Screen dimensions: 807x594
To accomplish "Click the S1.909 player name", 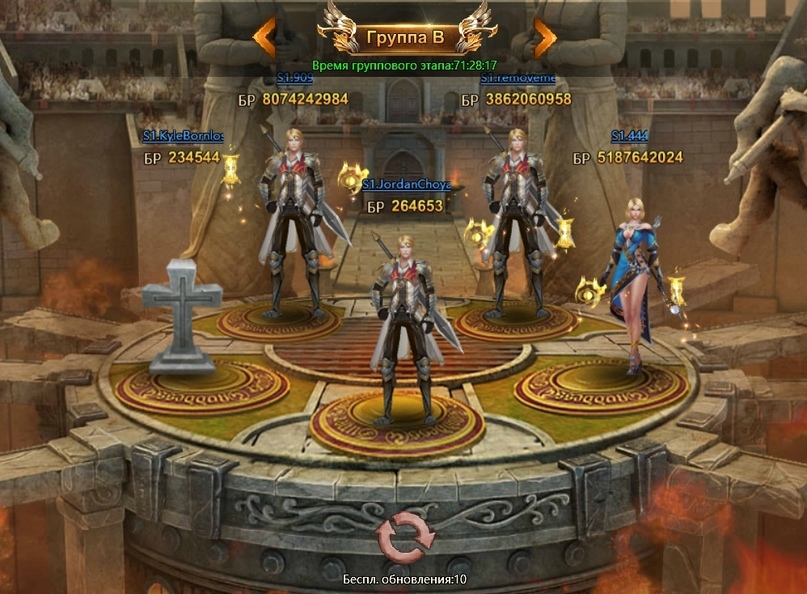I will [x=296, y=77].
